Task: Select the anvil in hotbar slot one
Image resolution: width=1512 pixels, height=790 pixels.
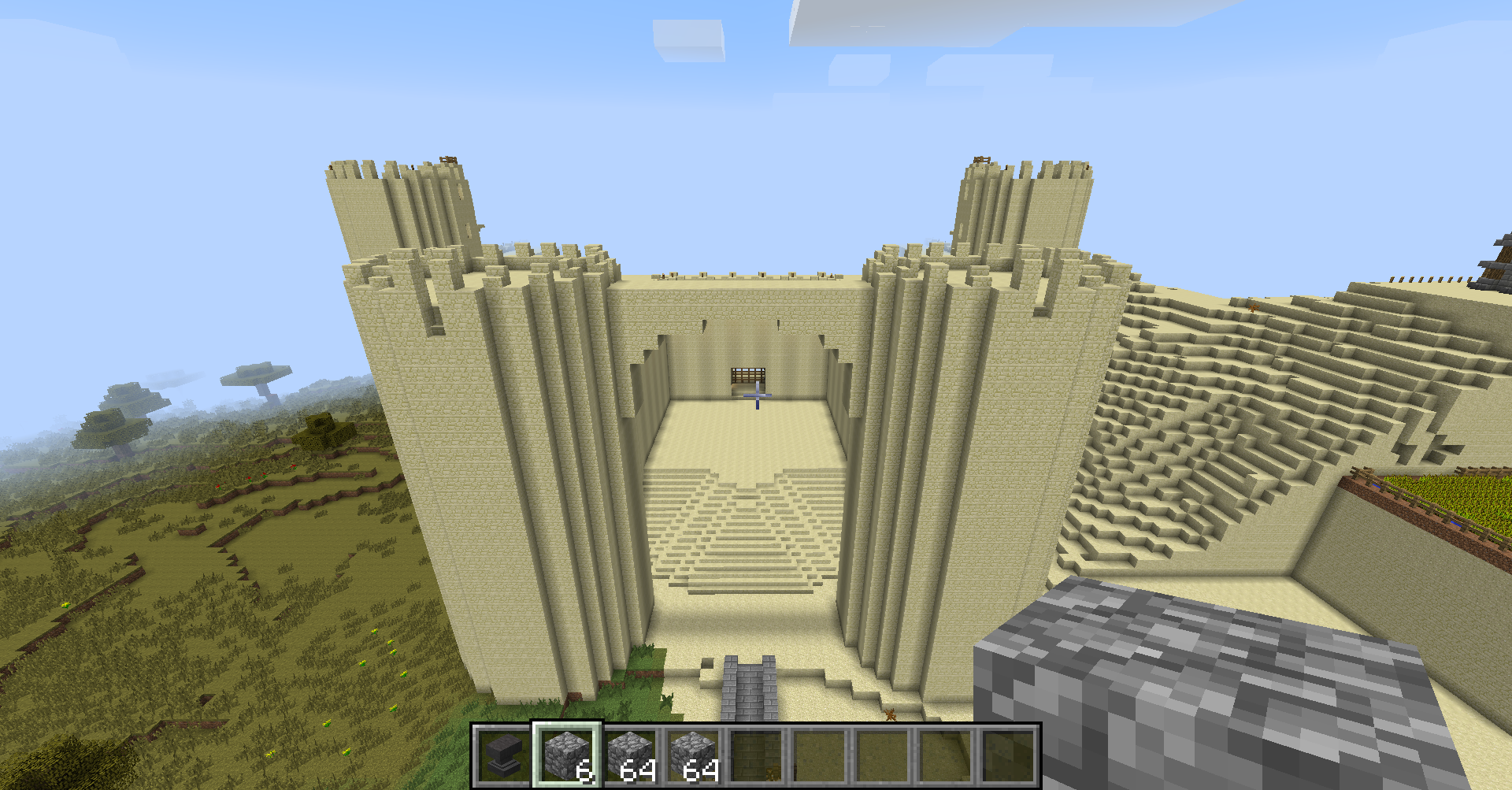Action: (x=504, y=755)
